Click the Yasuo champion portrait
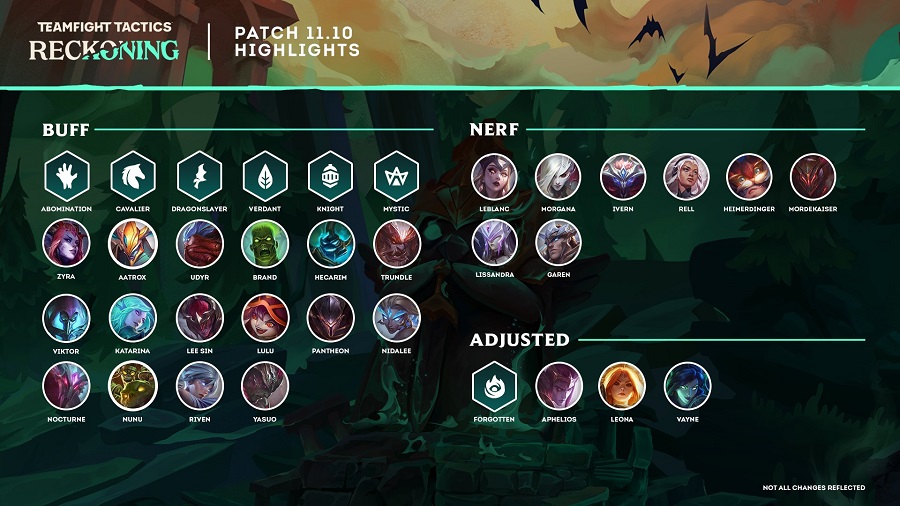Image resolution: width=900 pixels, height=506 pixels. click(x=265, y=386)
